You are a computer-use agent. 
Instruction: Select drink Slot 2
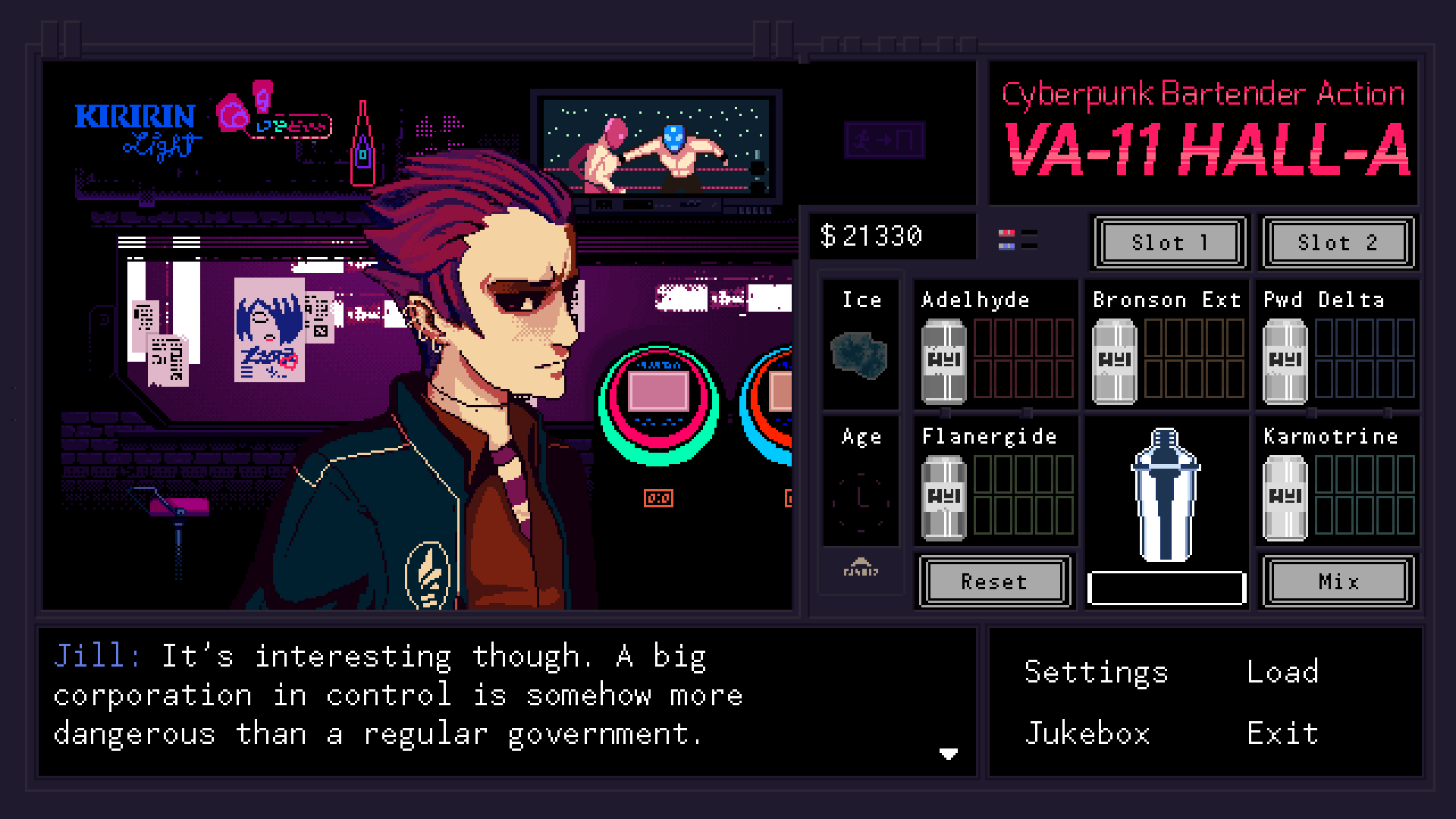[x=1337, y=243]
